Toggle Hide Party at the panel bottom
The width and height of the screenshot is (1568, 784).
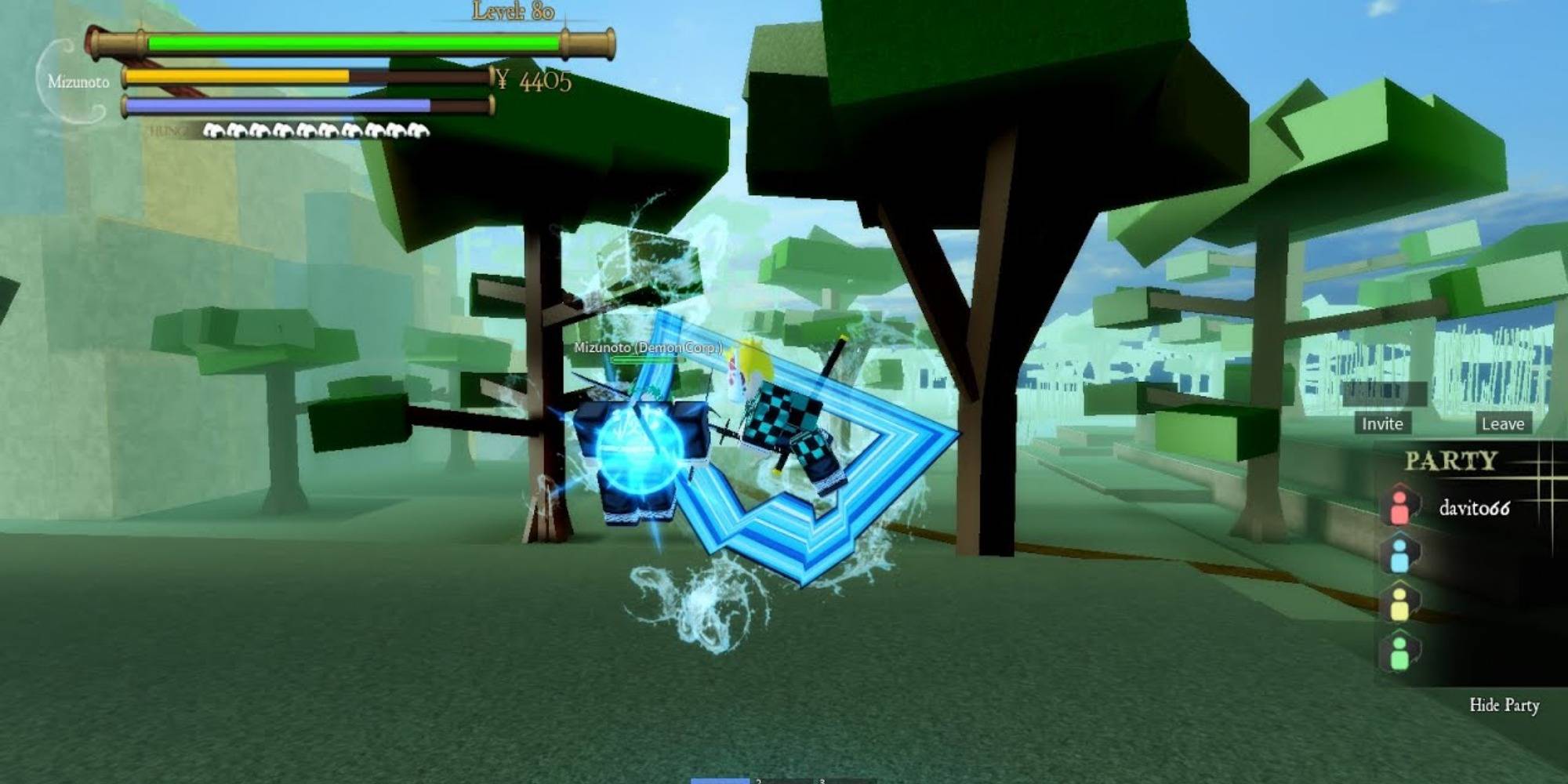coord(1506,705)
